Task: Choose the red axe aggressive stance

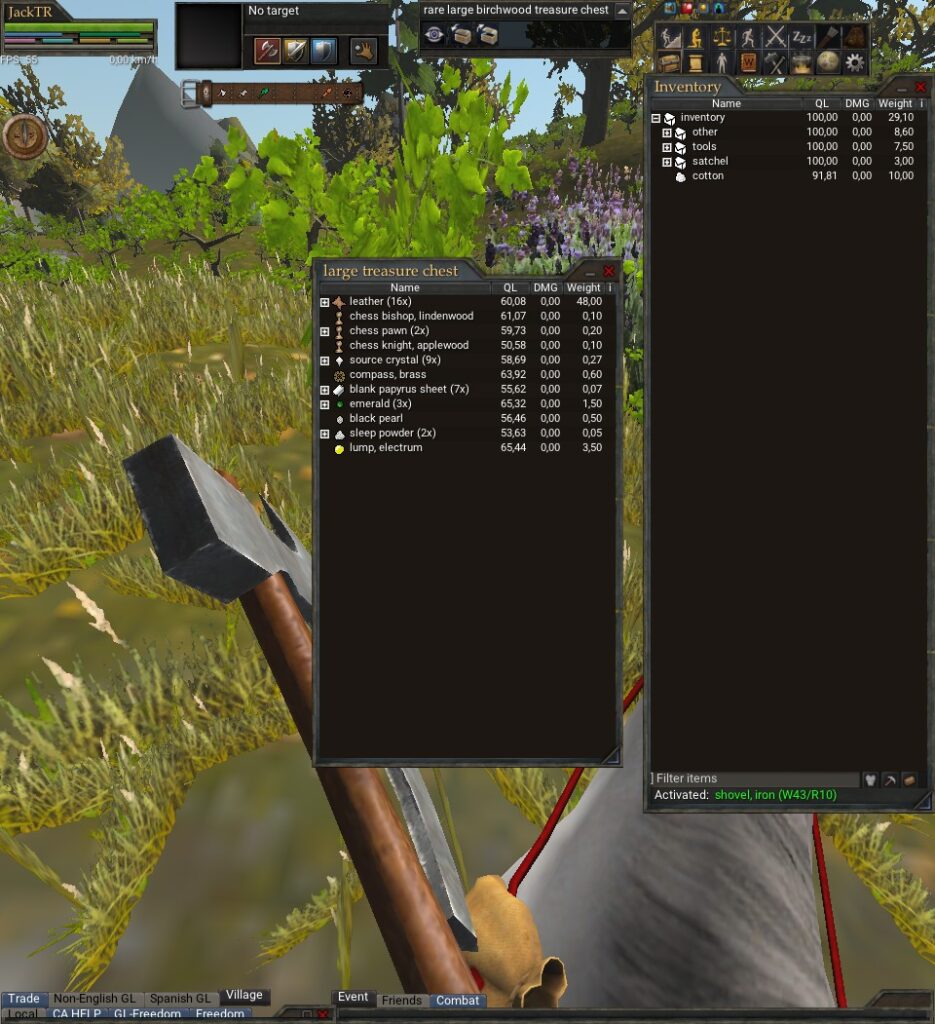Action: point(267,50)
